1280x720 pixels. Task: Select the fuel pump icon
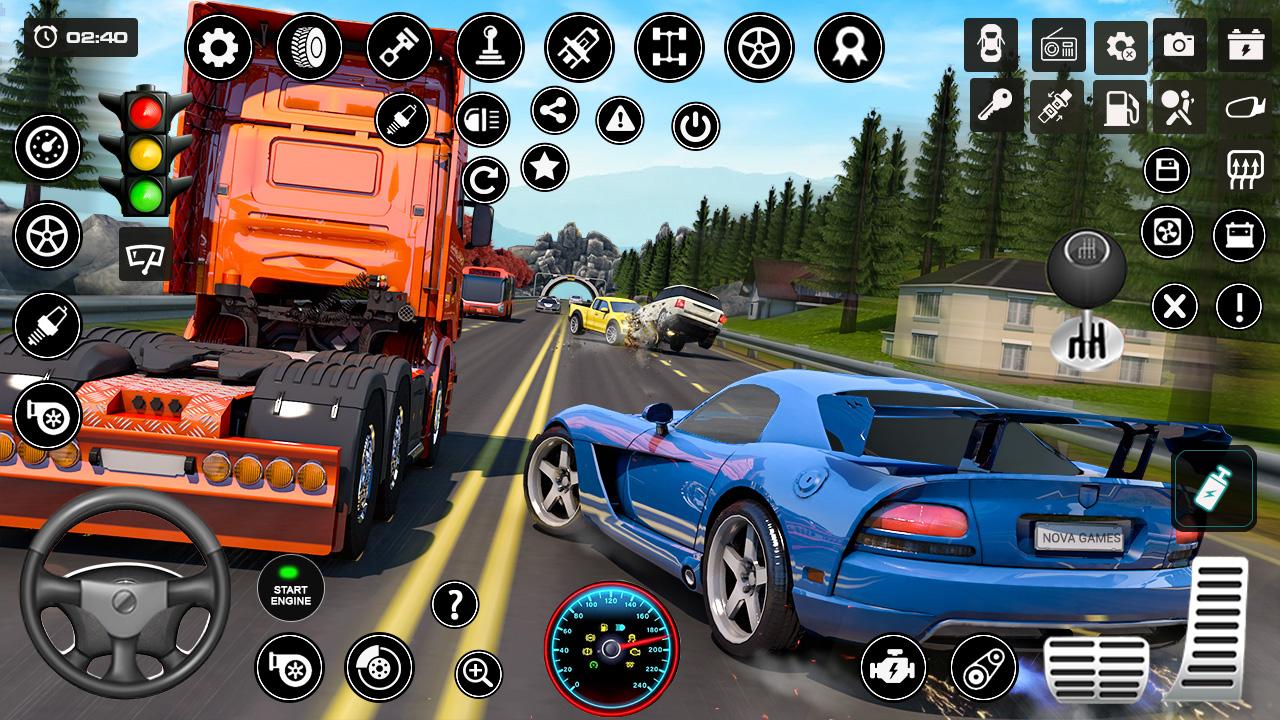click(x=1120, y=106)
